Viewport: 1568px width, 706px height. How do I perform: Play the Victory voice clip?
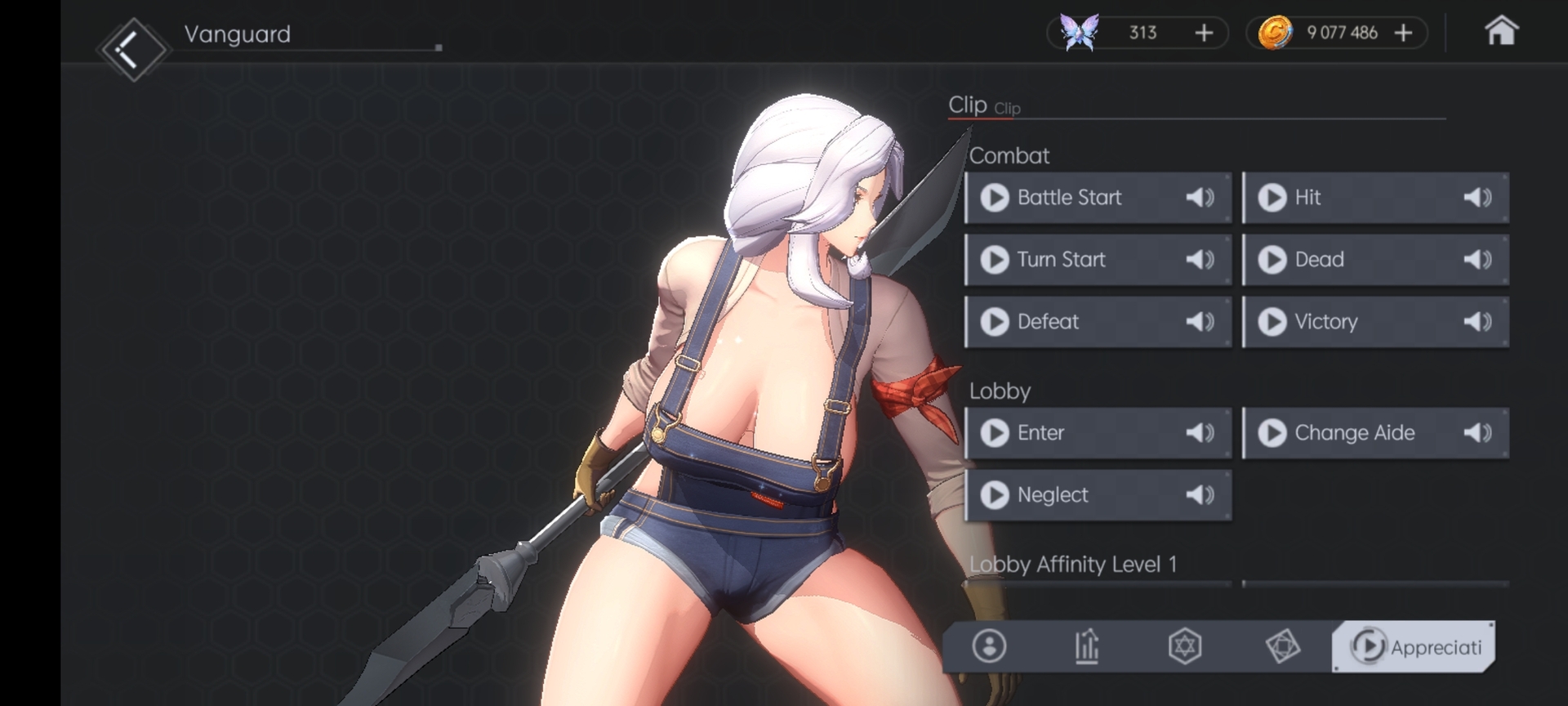coord(1272,322)
